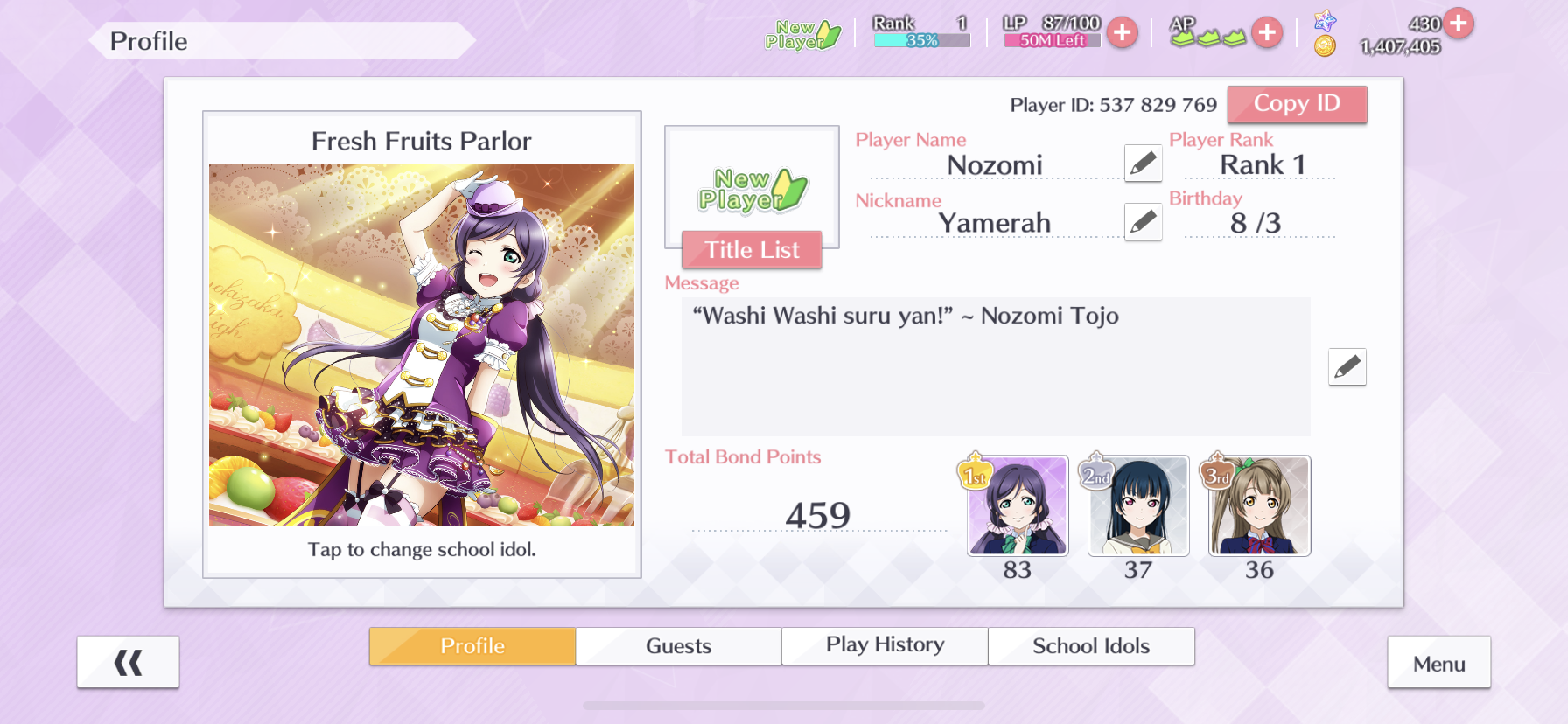
Task: Edit the nickname Yamerah
Action: coord(1143,222)
